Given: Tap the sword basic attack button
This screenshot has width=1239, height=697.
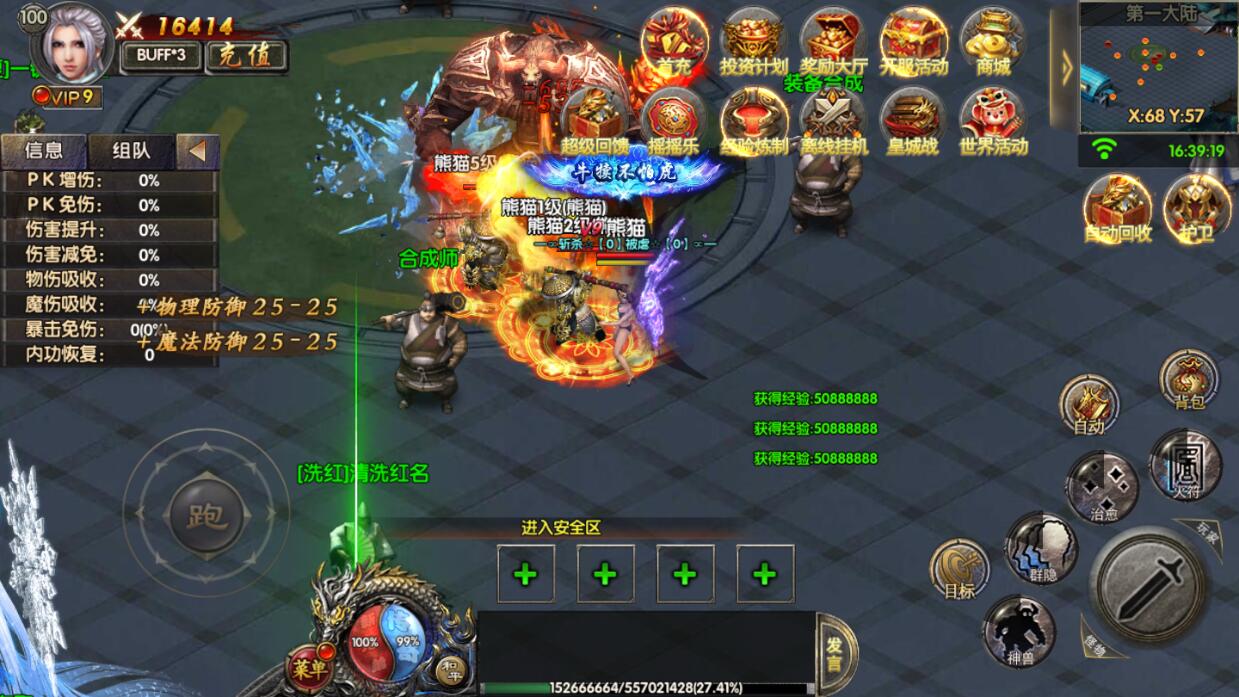Looking at the screenshot, I should 1151,584.
